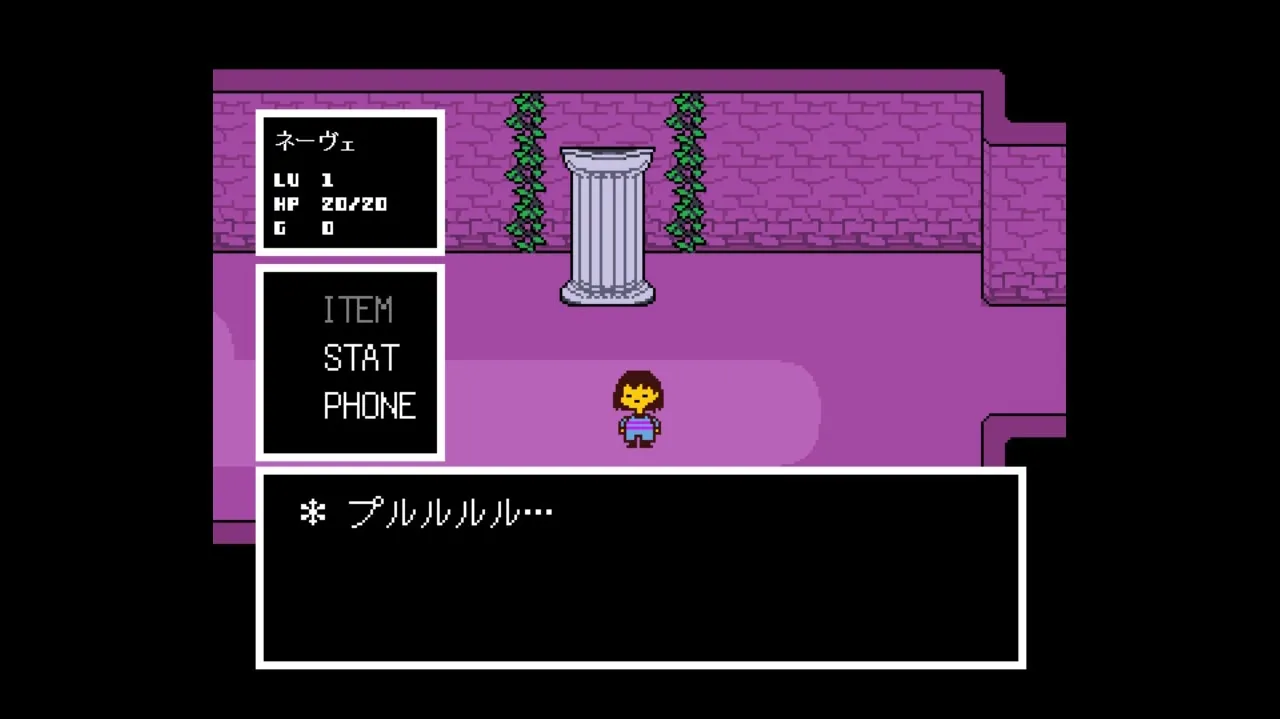Viewport: 1280px width, 719px height.
Task: Select the greyed-out ITEM menu entry
Action: [x=357, y=310]
